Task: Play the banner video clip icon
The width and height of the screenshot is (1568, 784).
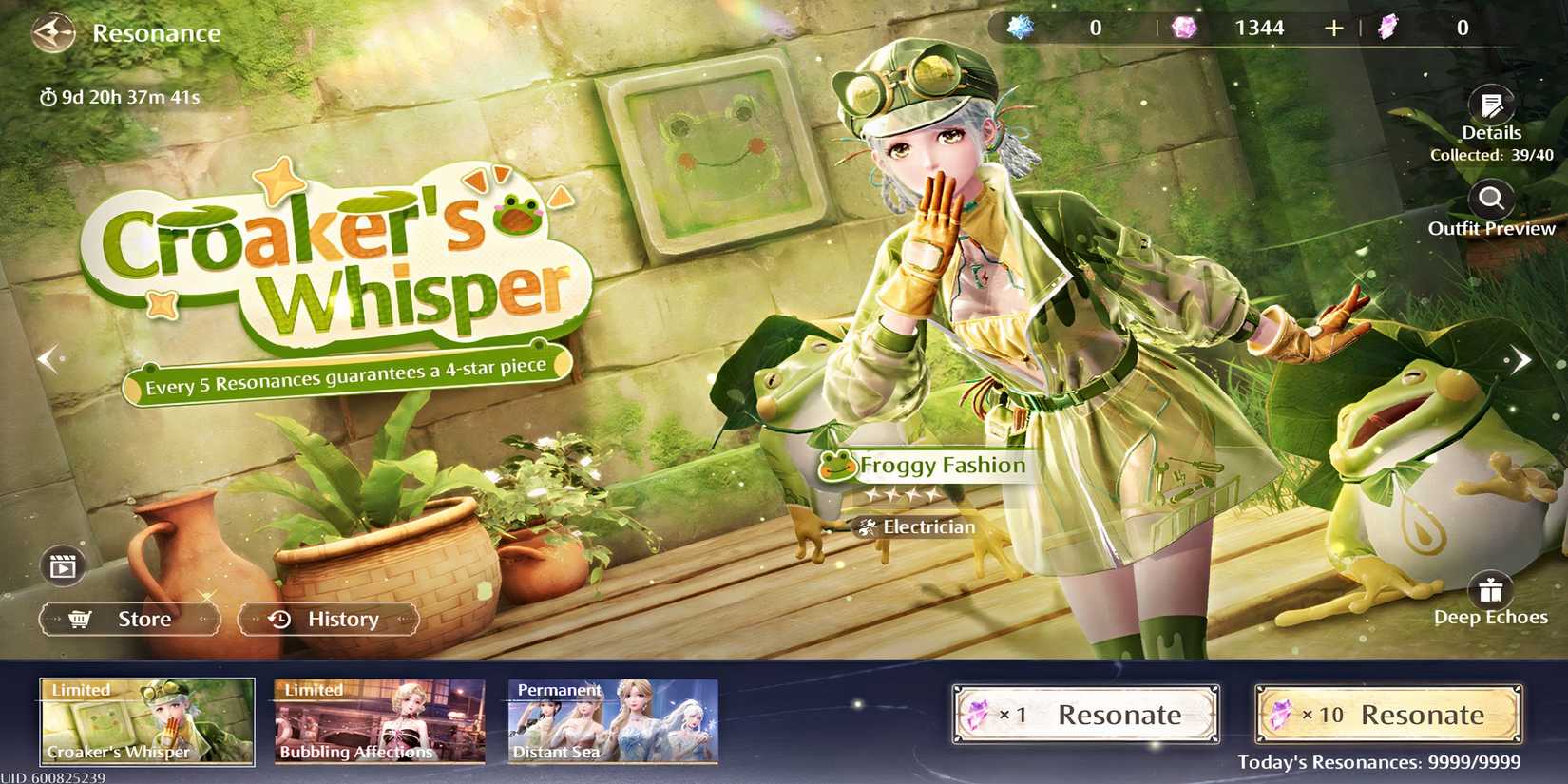Action: coord(61,567)
